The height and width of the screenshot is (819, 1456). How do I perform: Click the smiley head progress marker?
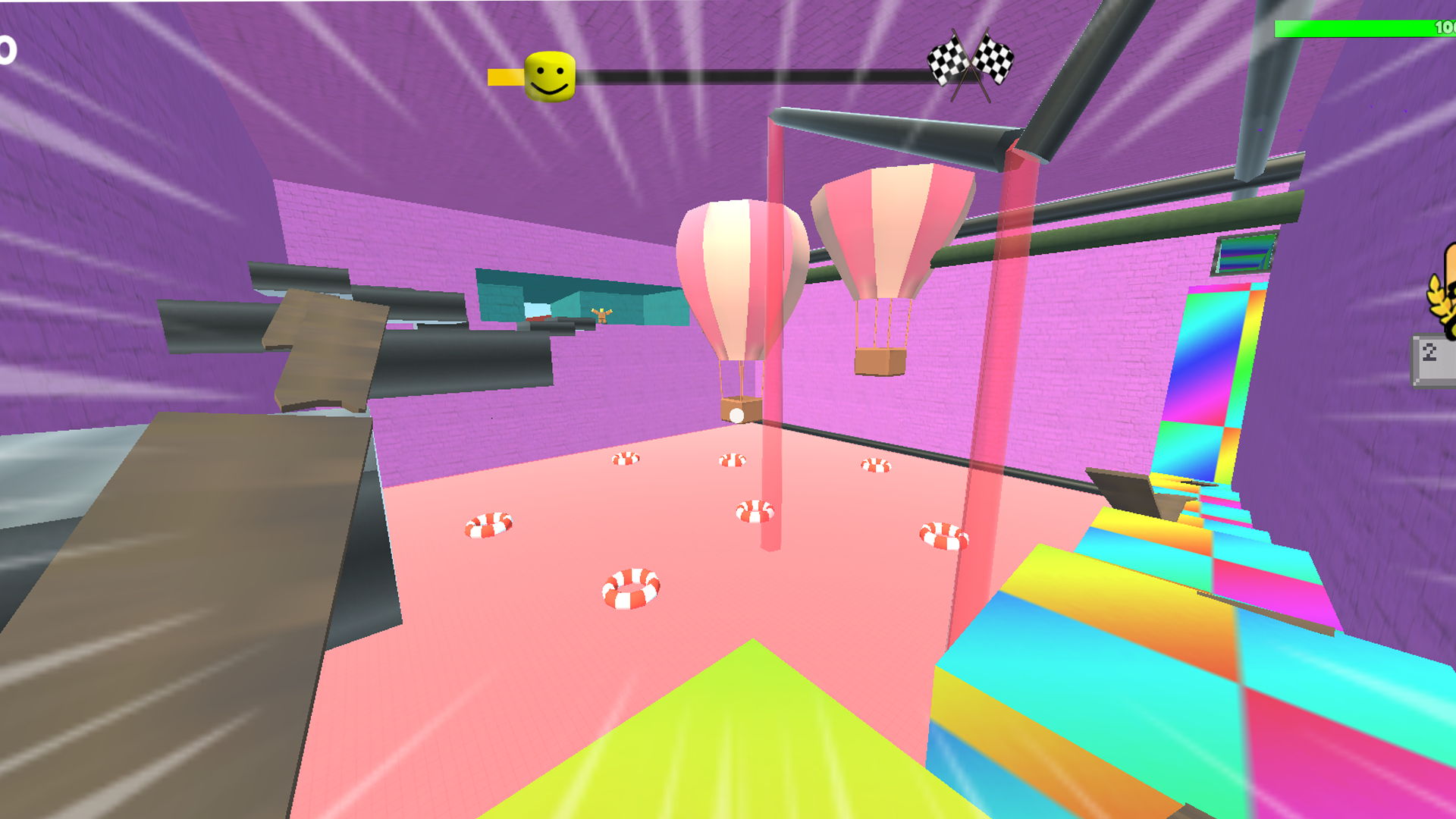[x=549, y=74]
